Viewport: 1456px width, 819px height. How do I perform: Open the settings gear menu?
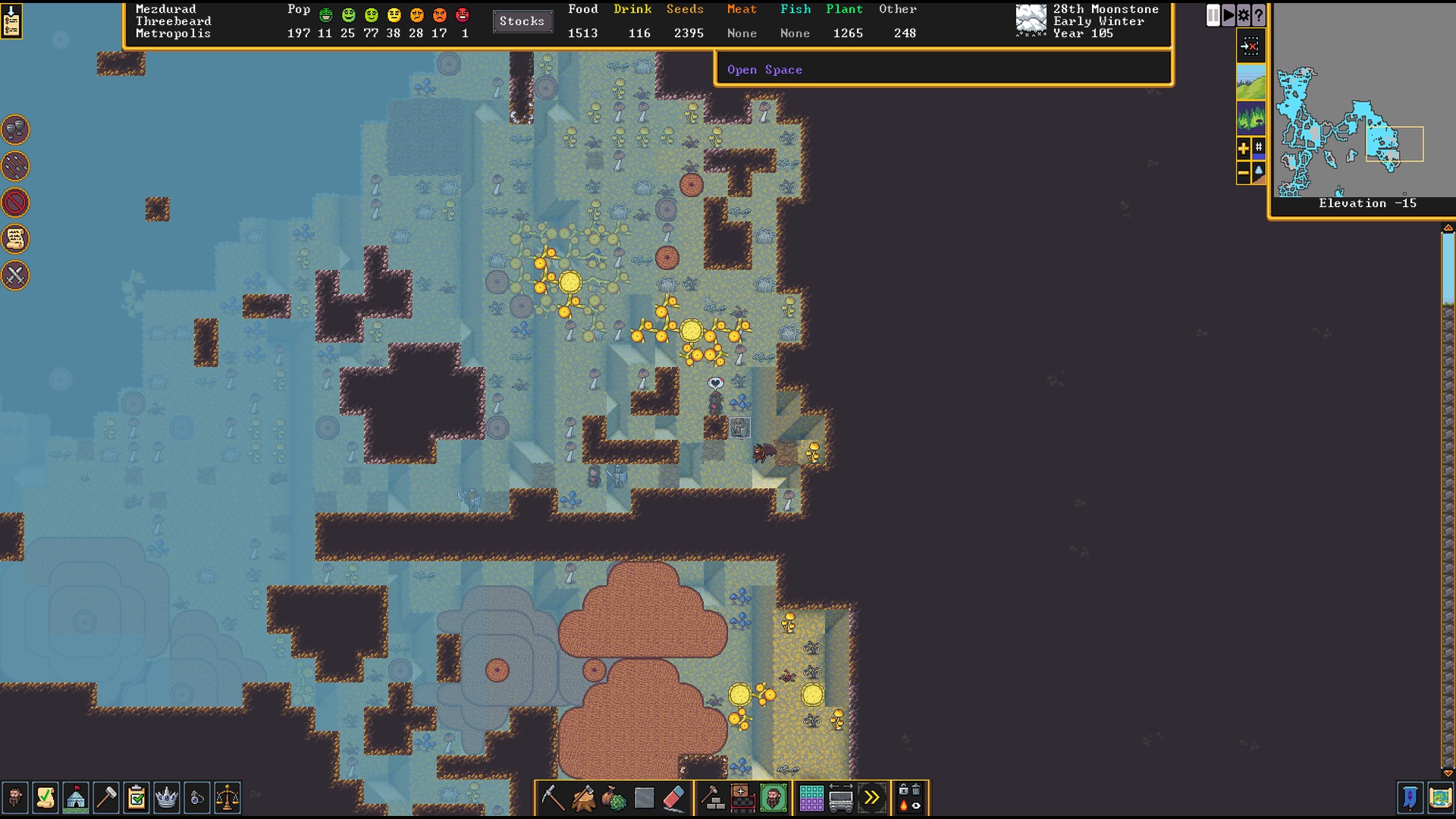(x=1243, y=15)
